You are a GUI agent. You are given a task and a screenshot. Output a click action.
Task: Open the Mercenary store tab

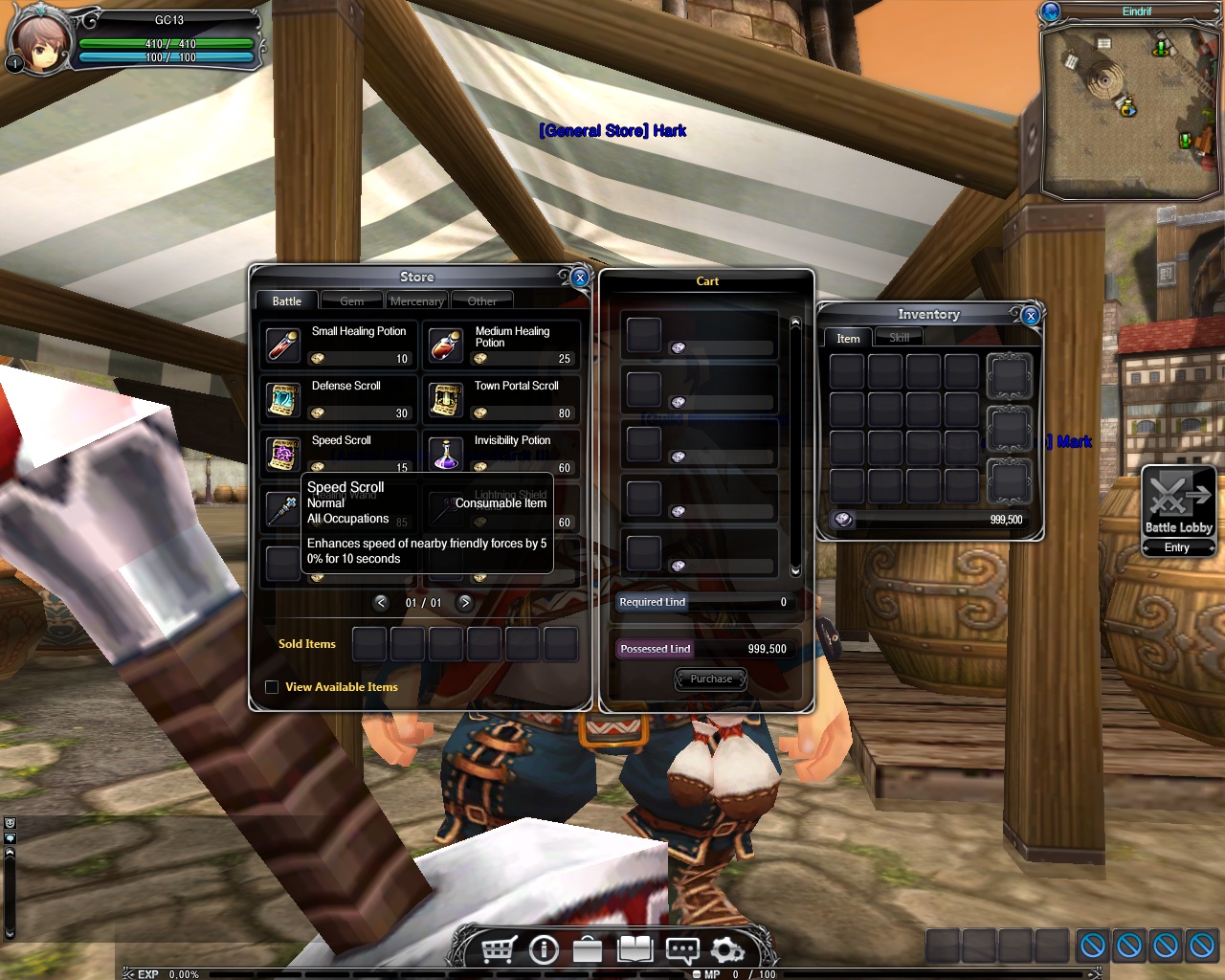point(416,301)
